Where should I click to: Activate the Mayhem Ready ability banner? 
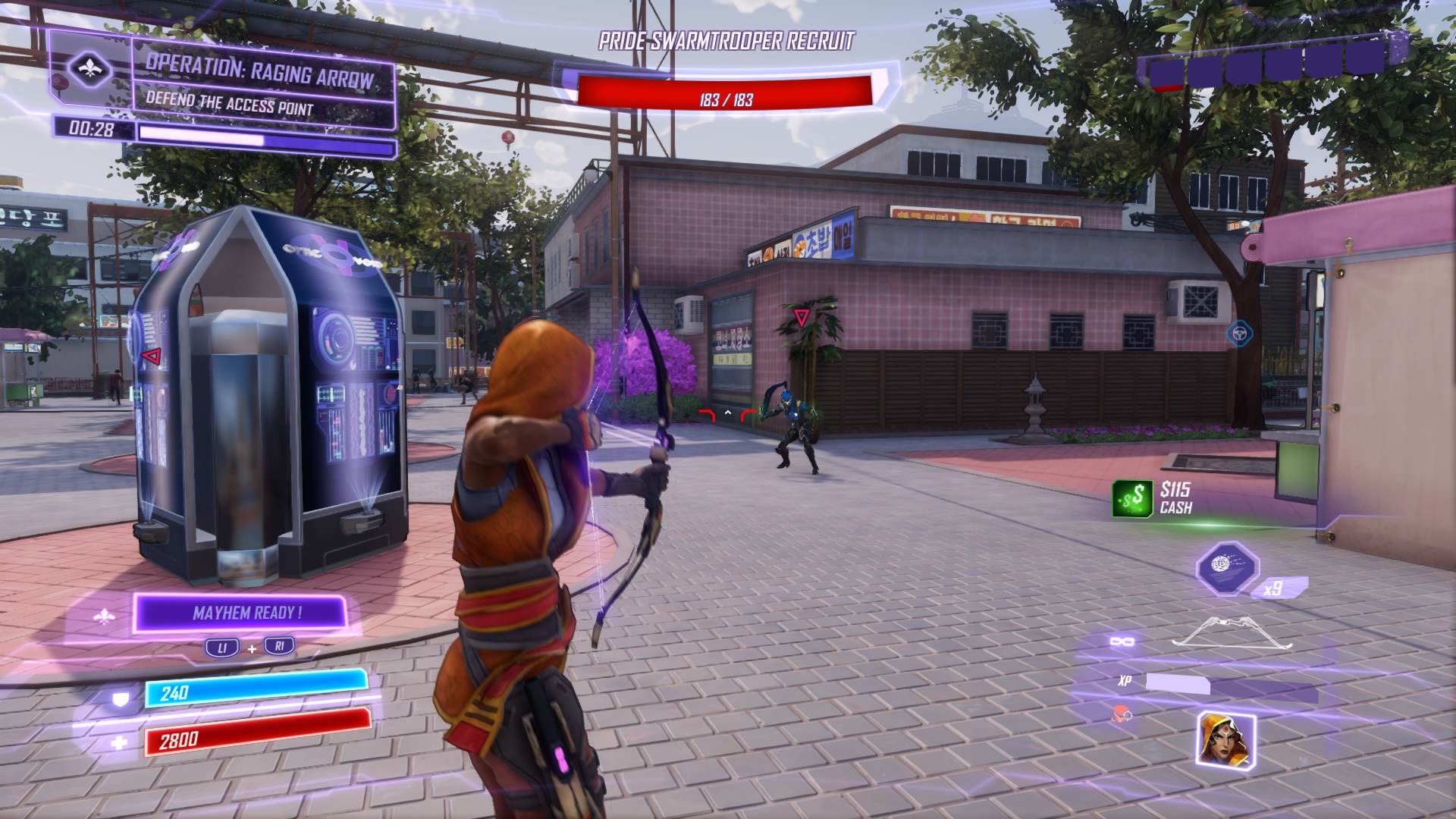tap(241, 613)
